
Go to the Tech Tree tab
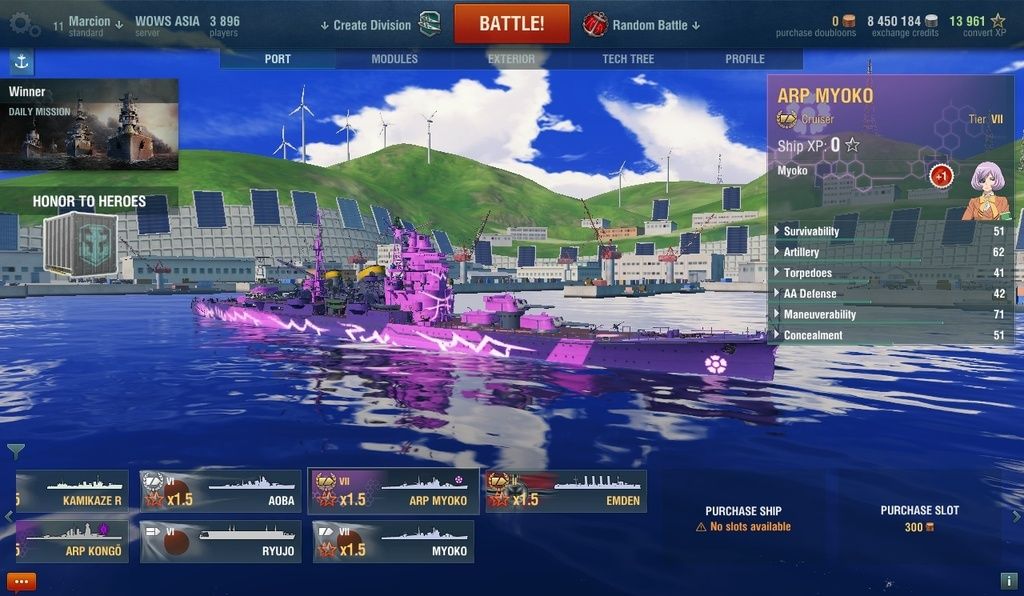click(x=628, y=59)
